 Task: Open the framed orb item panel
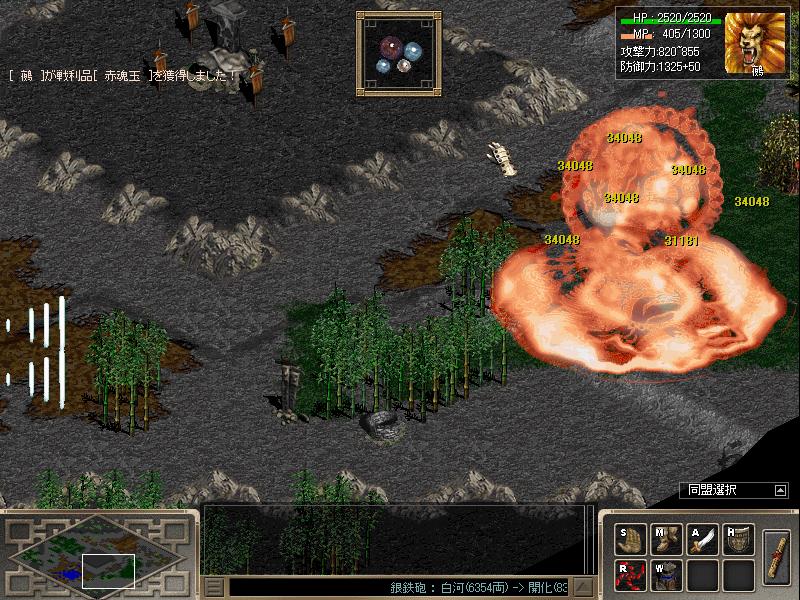(x=398, y=53)
